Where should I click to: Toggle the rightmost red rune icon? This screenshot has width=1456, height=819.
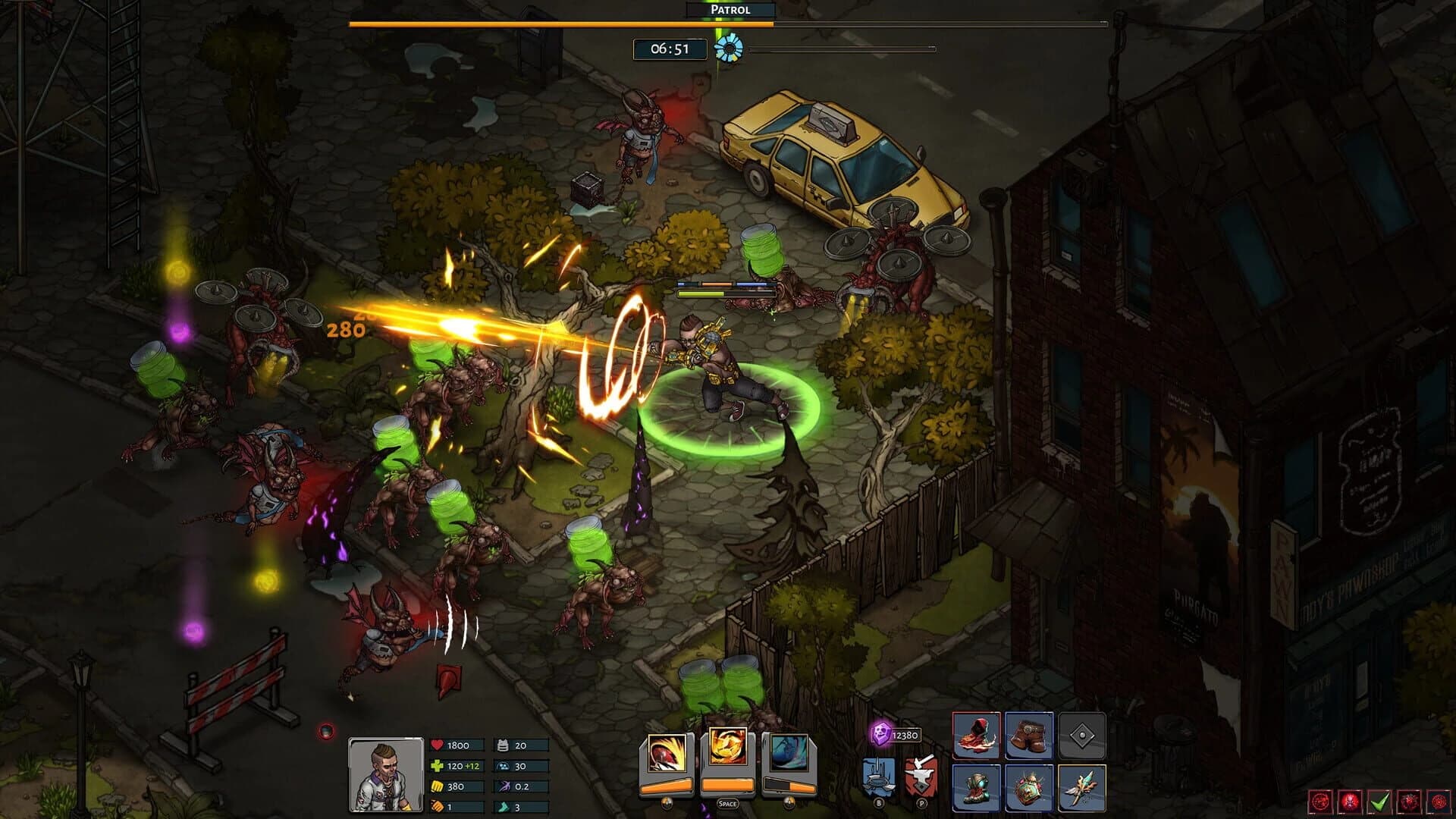(x=1439, y=801)
